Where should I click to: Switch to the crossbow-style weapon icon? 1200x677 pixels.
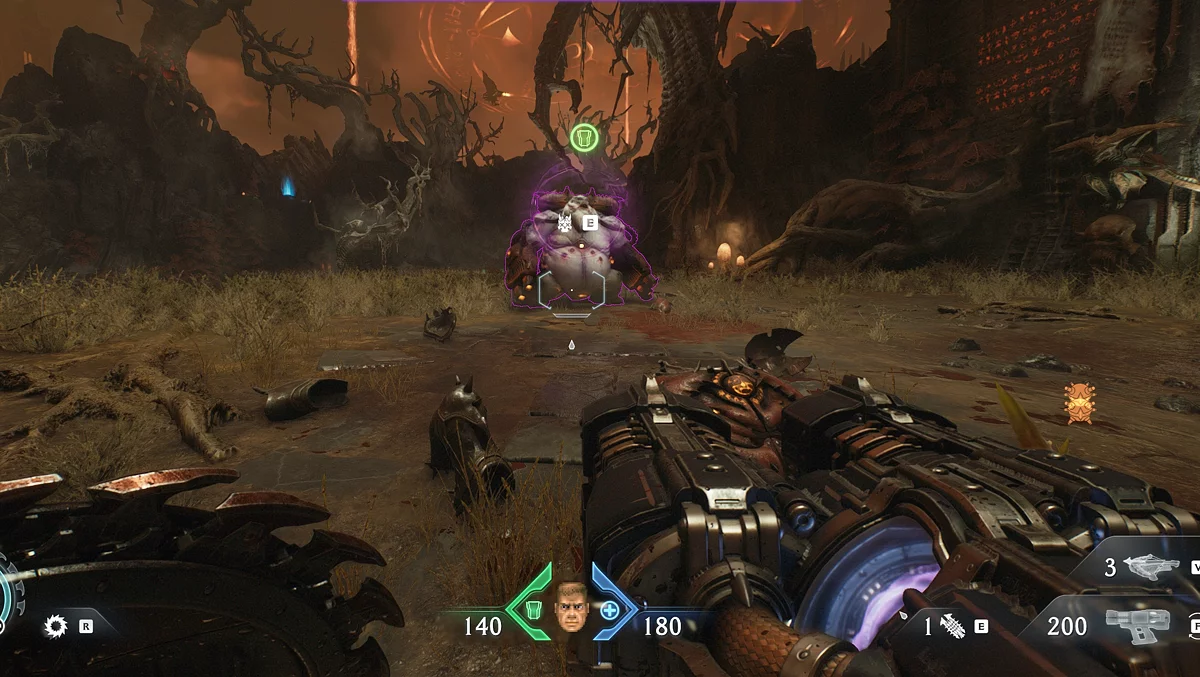click(x=1150, y=568)
